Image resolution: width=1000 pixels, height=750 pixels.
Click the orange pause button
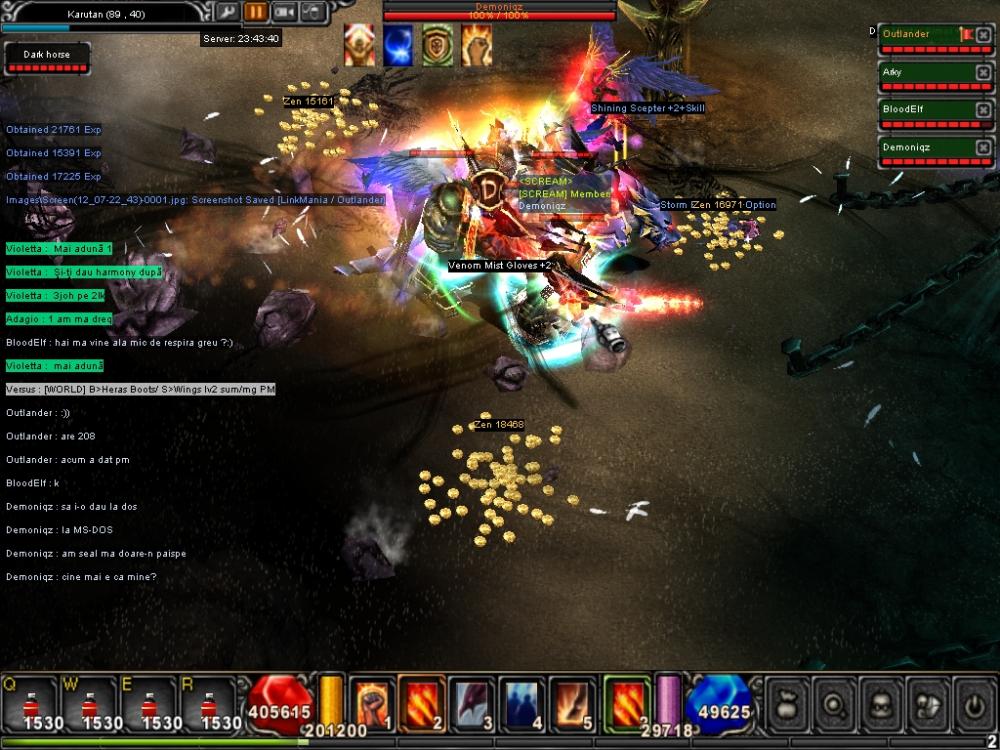pos(256,12)
